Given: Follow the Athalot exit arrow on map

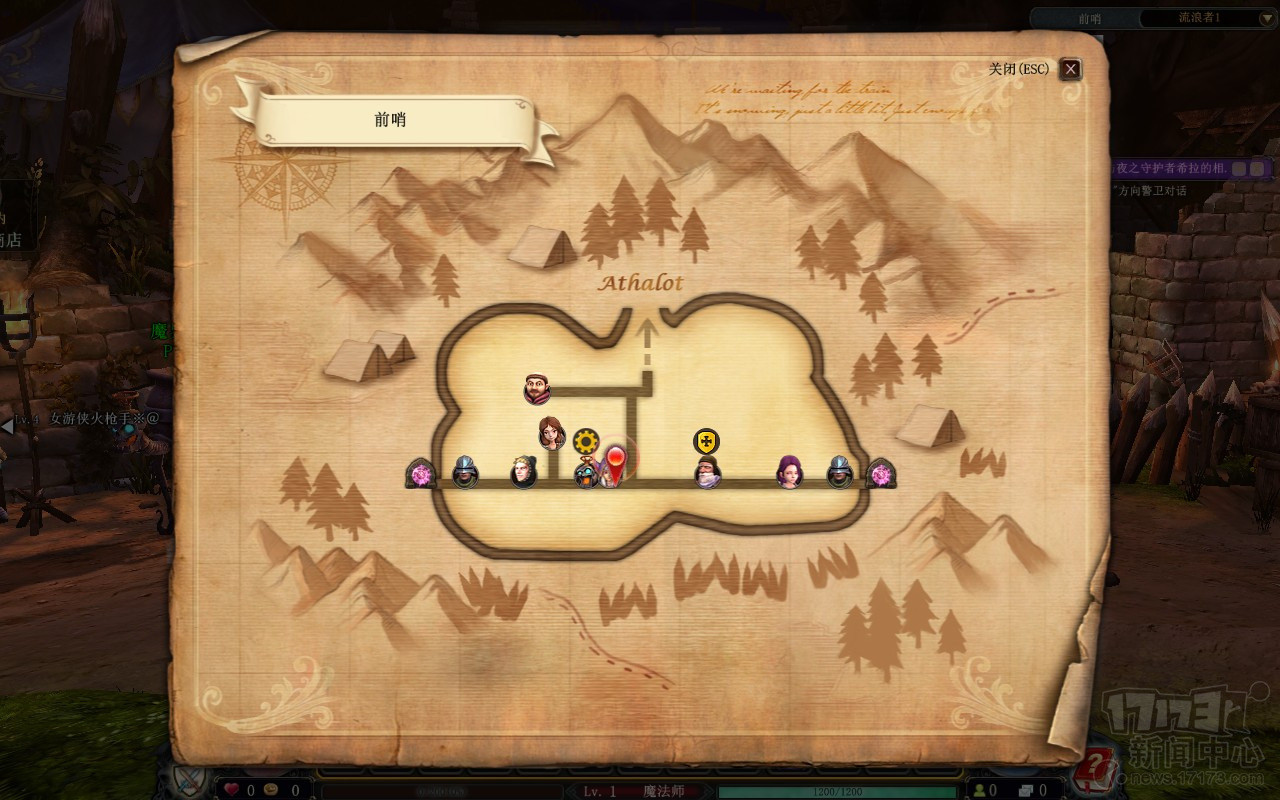Looking at the screenshot, I should [647, 335].
